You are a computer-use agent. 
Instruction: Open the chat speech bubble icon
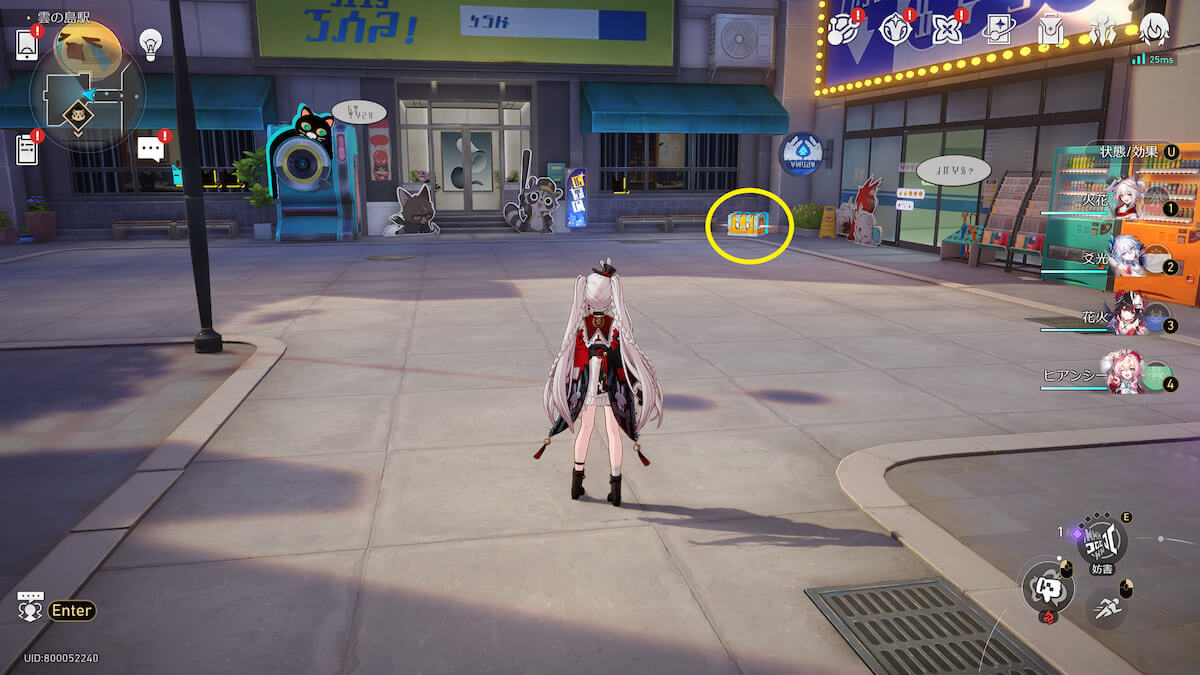click(150, 150)
